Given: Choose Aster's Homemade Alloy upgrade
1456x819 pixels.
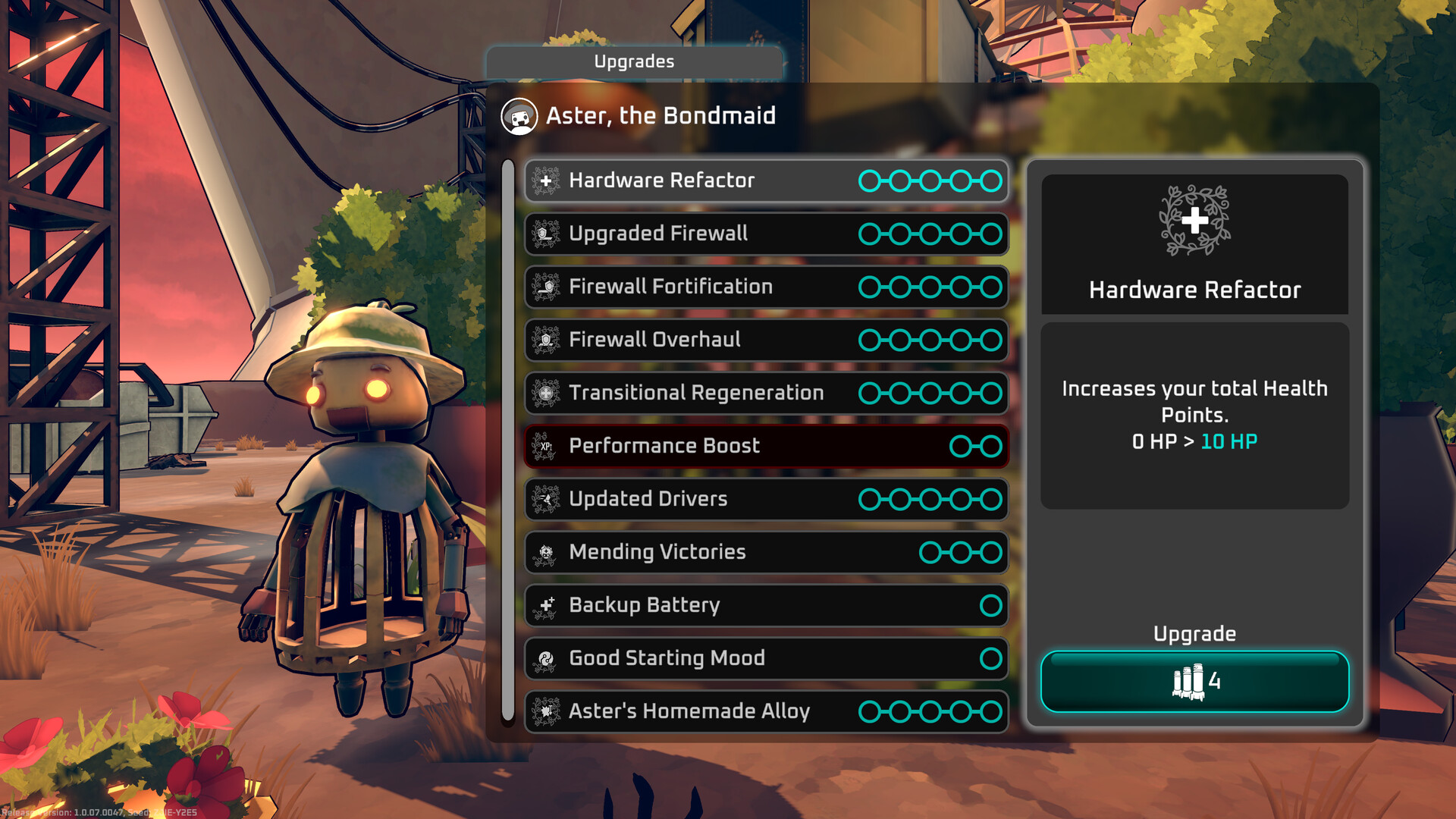Looking at the screenshot, I should click(766, 711).
